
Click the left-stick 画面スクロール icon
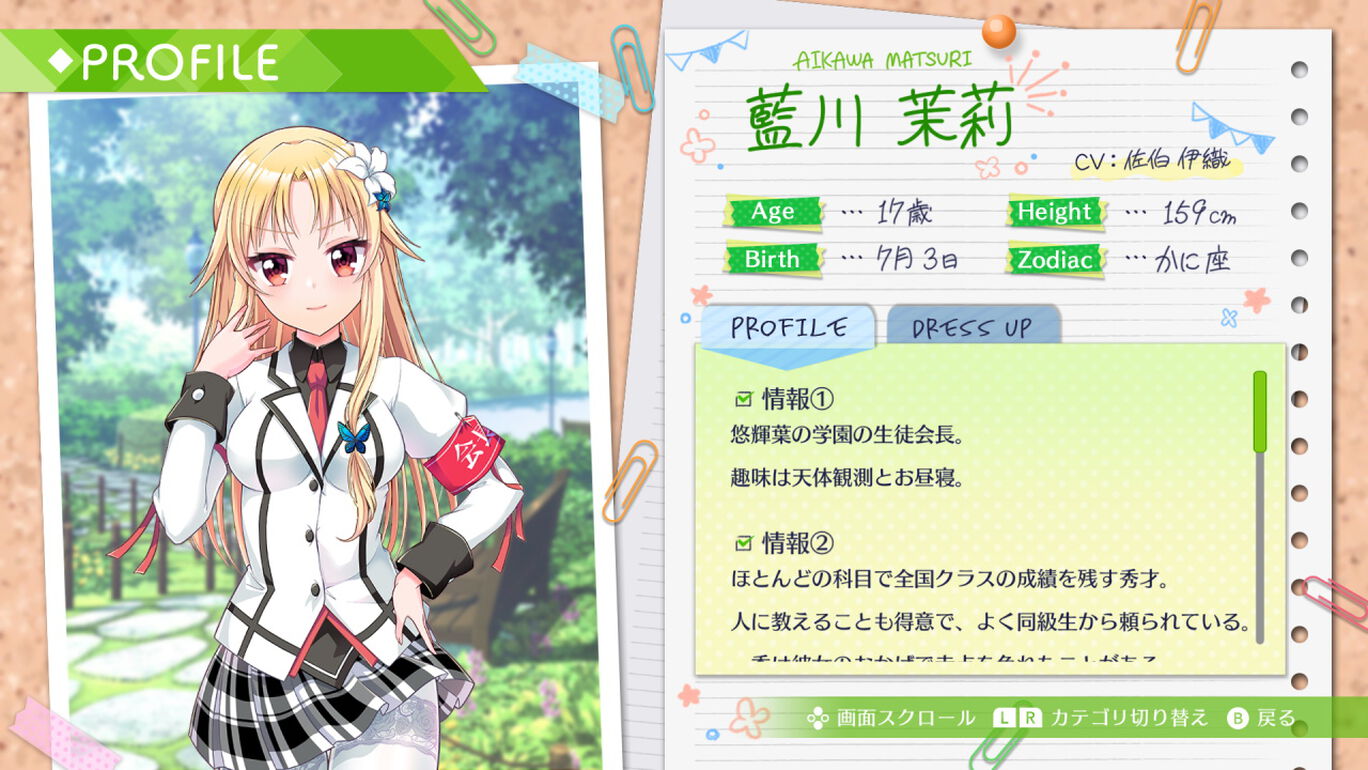(x=816, y=717)
